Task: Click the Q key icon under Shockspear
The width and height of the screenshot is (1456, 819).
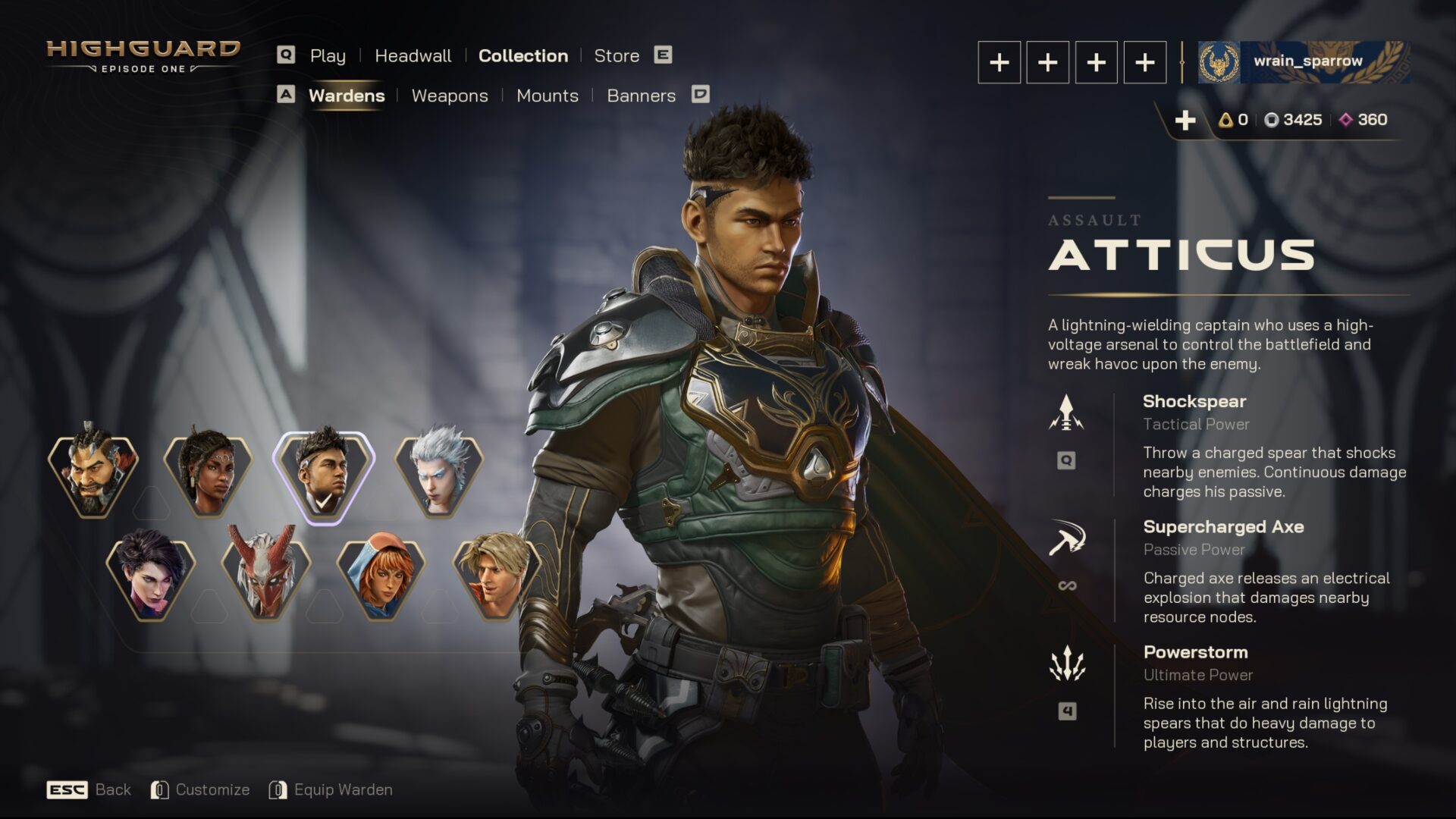Action: 1068,460
